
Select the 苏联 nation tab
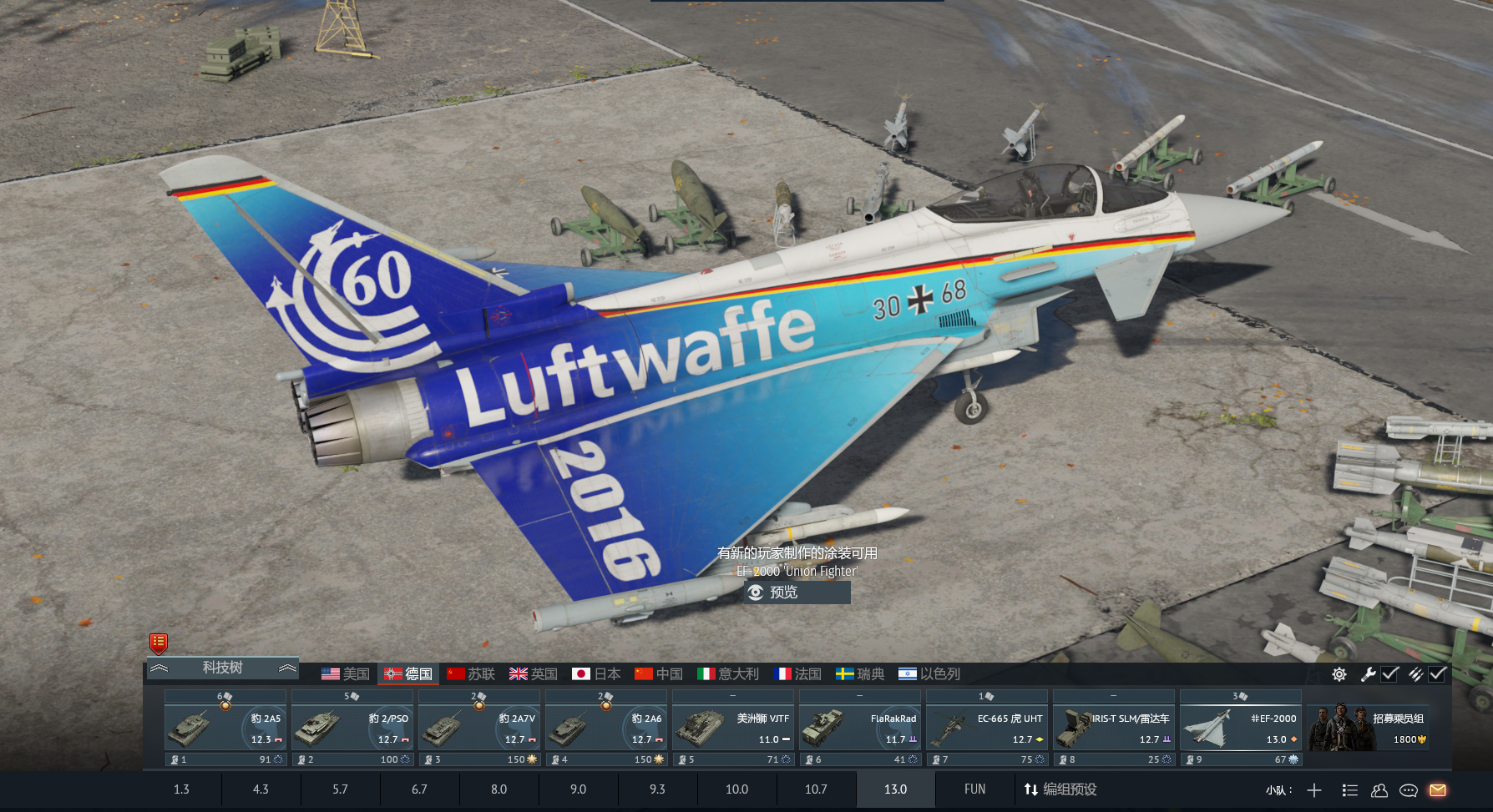click(471, 673)
